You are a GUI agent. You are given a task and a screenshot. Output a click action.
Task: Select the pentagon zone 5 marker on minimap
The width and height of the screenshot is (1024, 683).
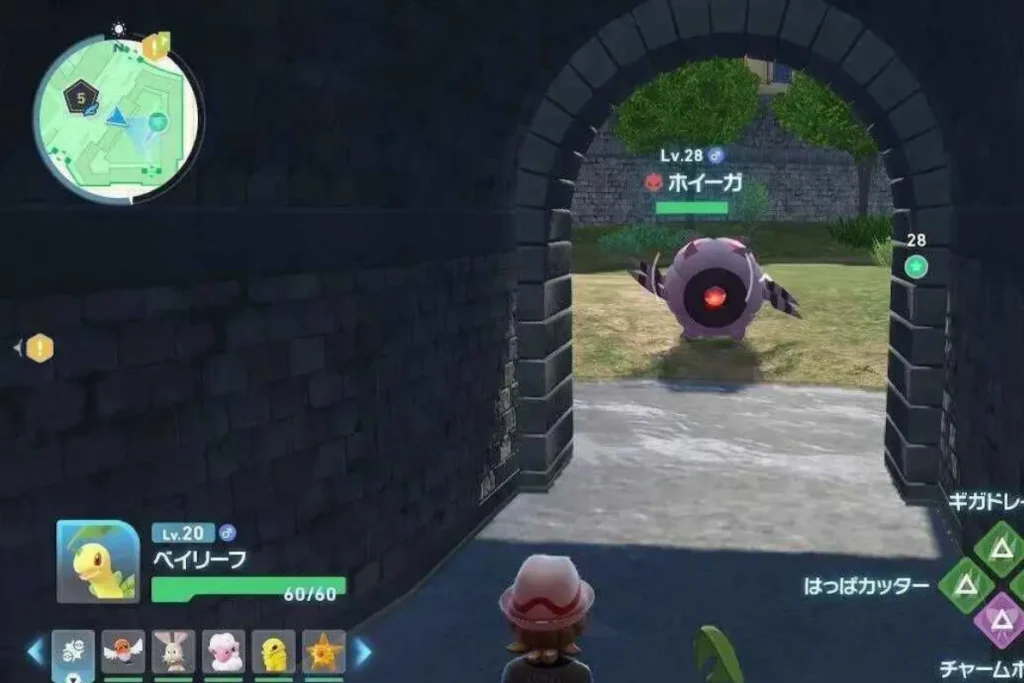pyautogui.click(x=79, y=98)
